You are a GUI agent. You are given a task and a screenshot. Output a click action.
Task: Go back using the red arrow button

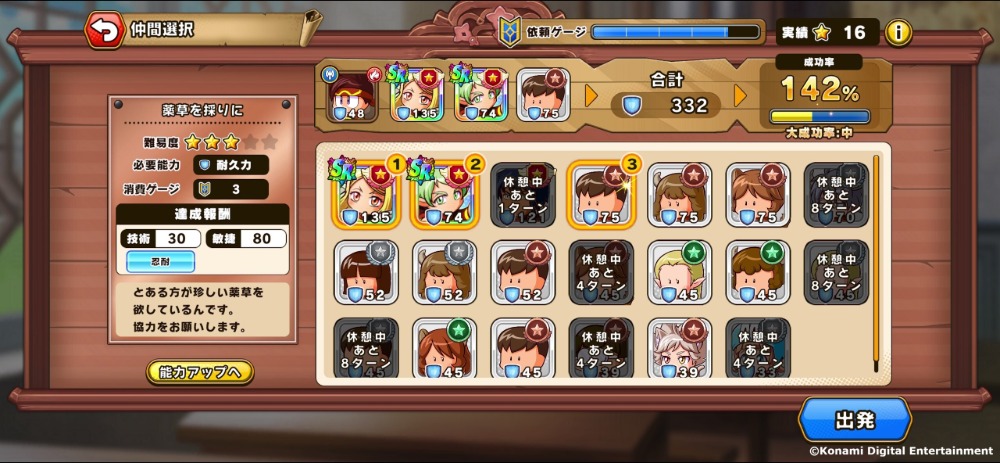click(x=103, y=30)
